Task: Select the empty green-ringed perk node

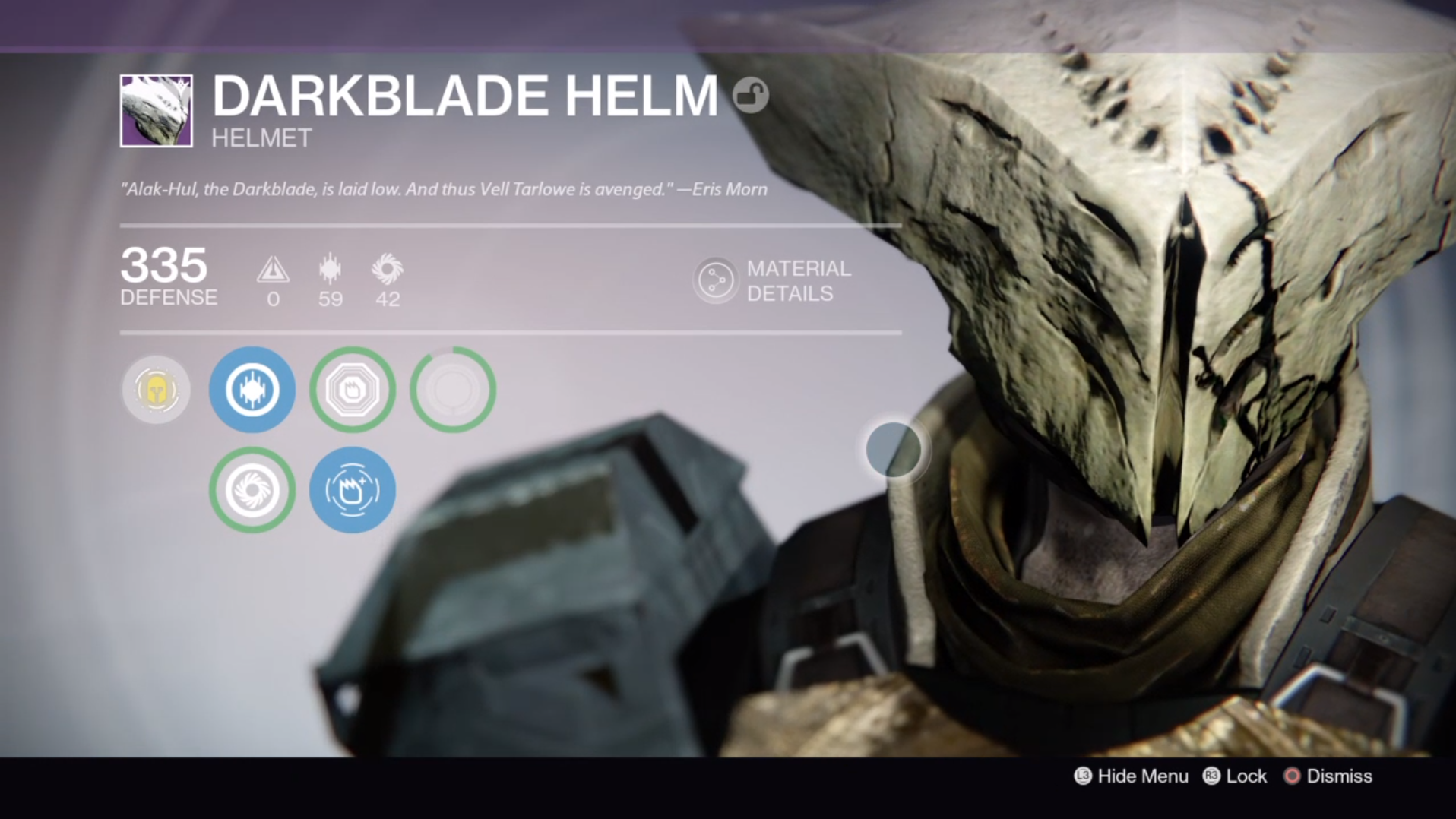Action: (x=453, y=390)
